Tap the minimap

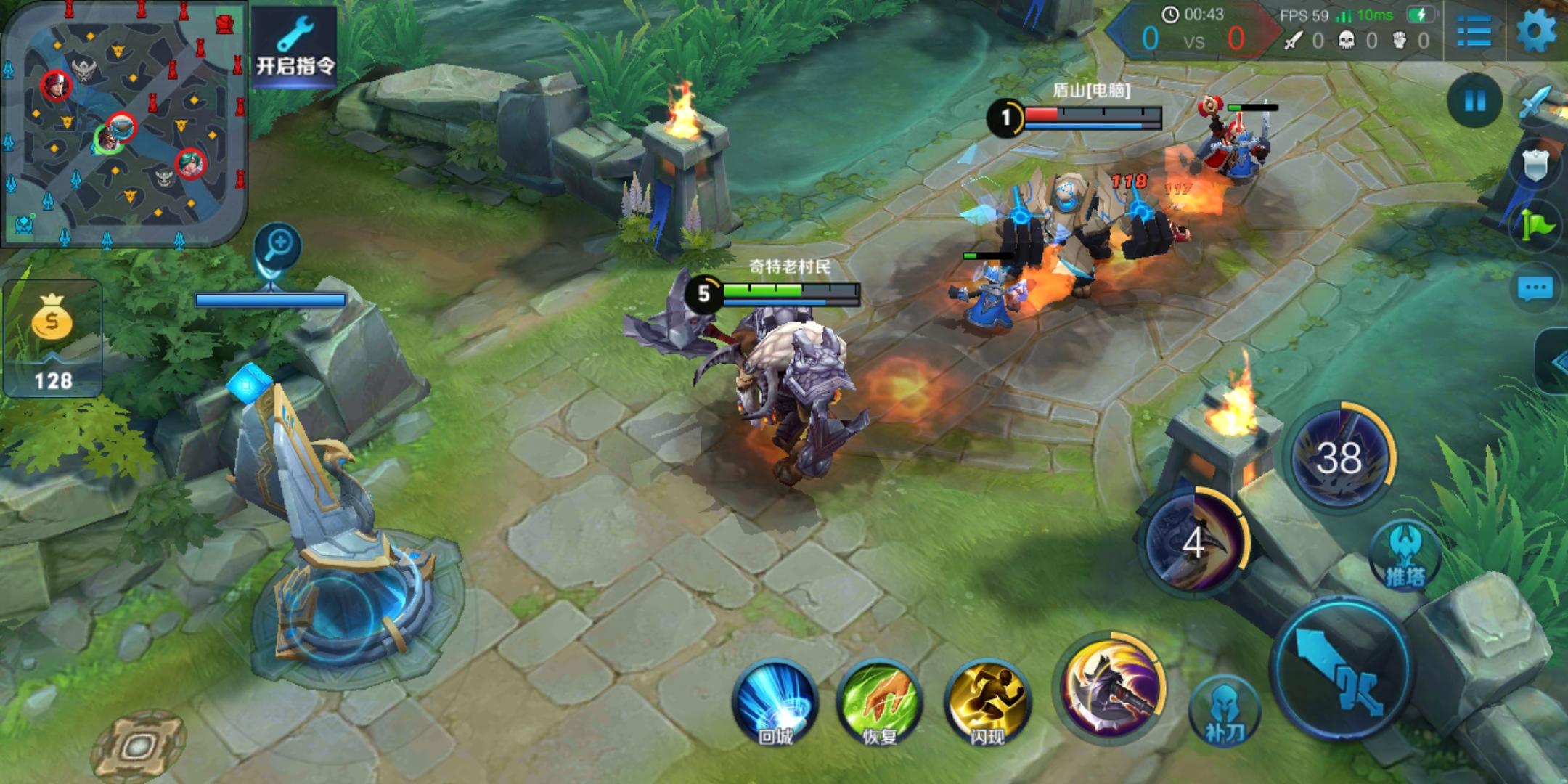pos(123,123)
